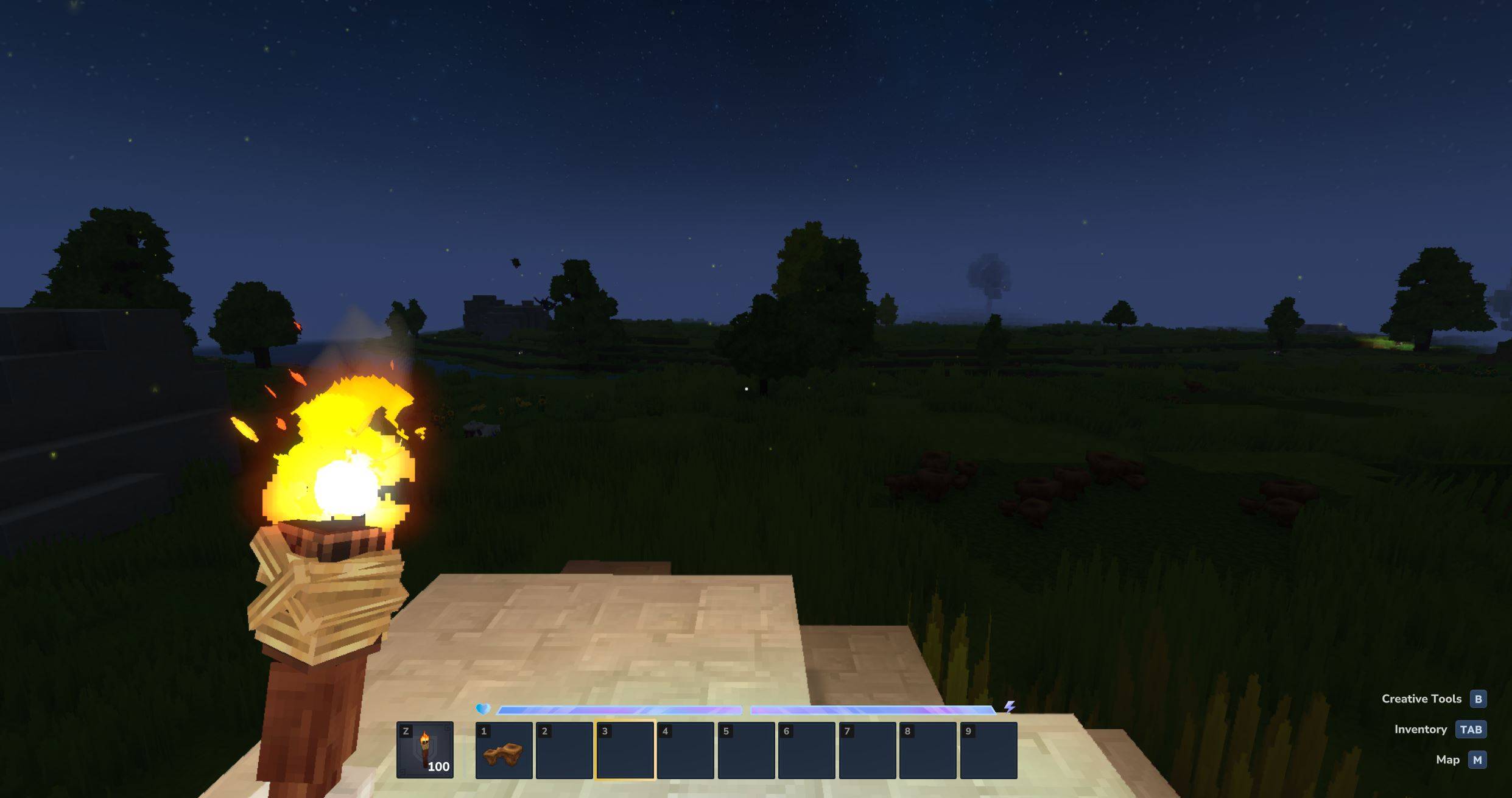Viewport: 1512px width, 798px height.
Task: Select the brown mushroom in hotbar slot 1
Action: click(504, 751)
